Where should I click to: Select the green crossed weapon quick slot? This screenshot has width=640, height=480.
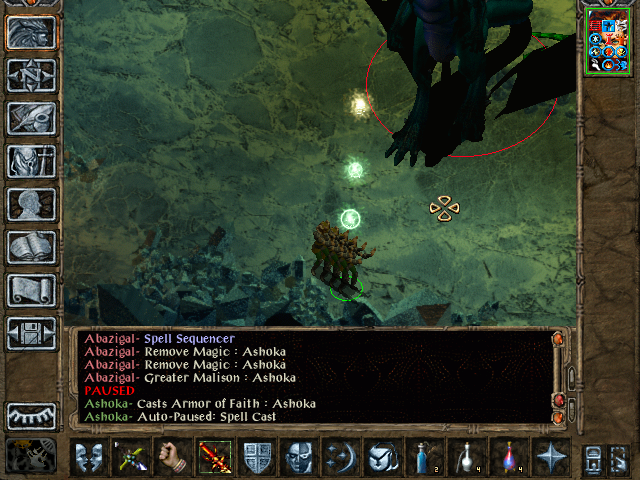(x=131, y=458)
